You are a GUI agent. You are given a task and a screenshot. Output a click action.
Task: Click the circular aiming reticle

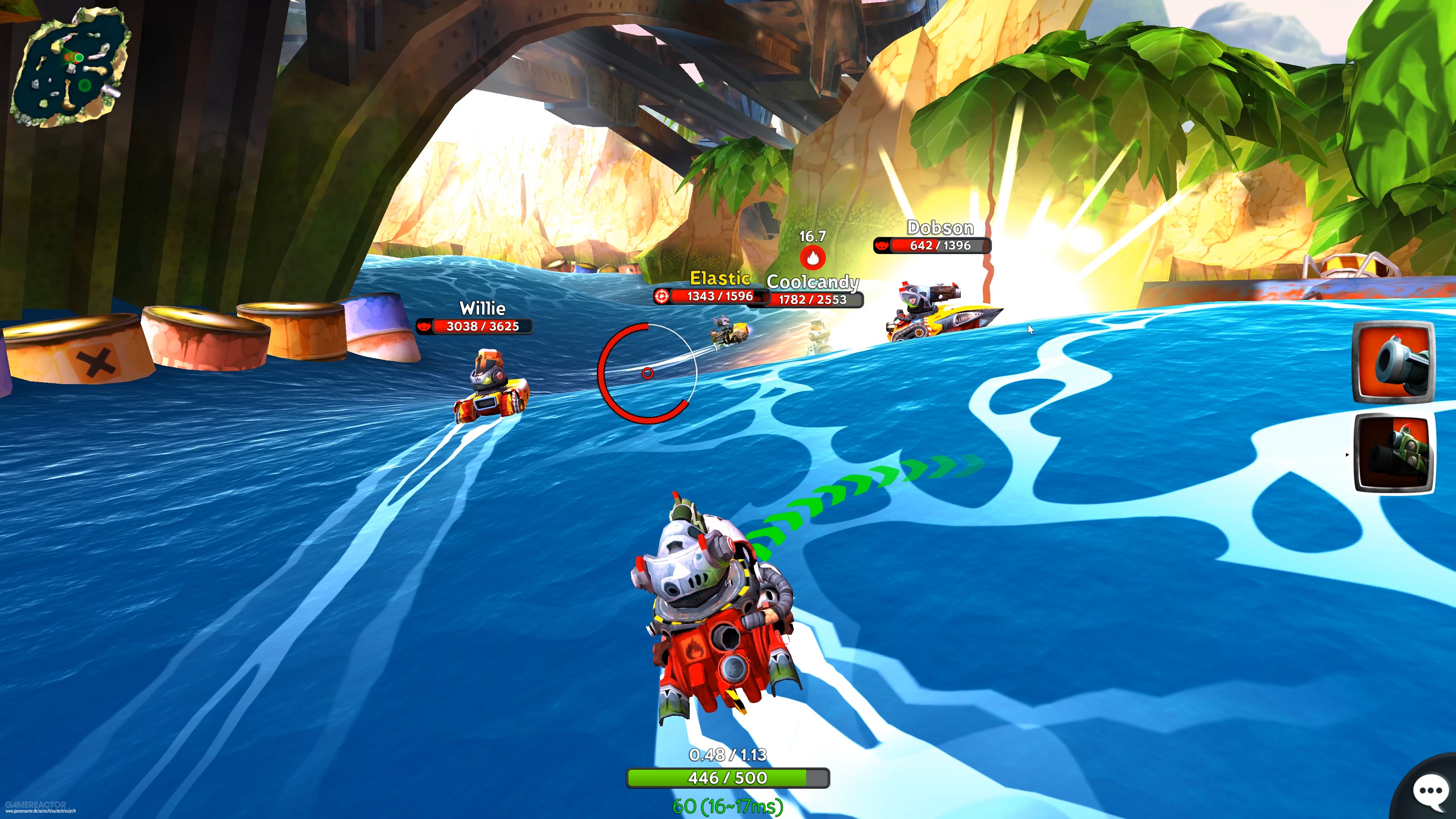pyautogui.click(x=648, y=373)
